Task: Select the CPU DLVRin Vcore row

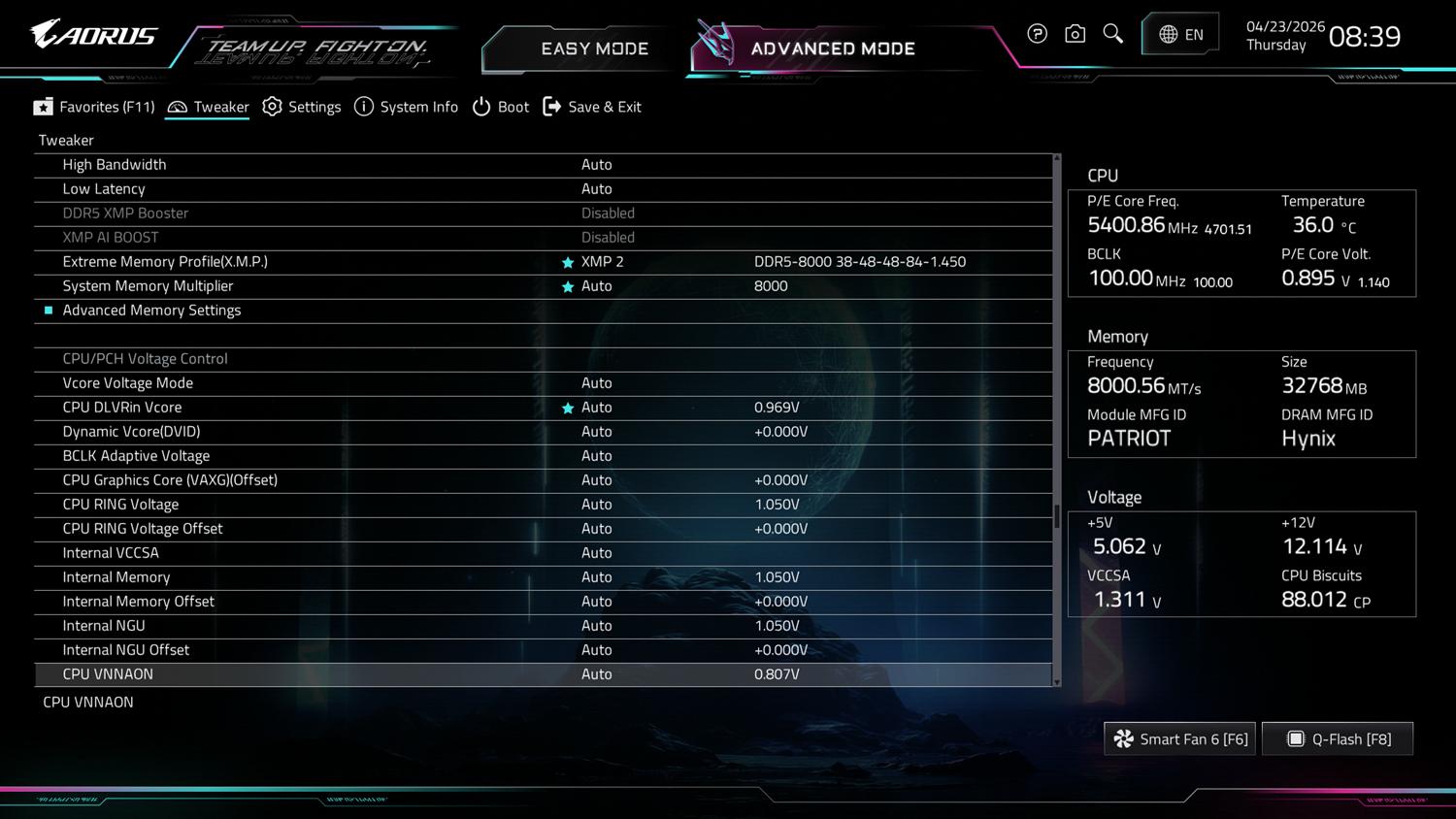Action: click(x=121, y=408)
